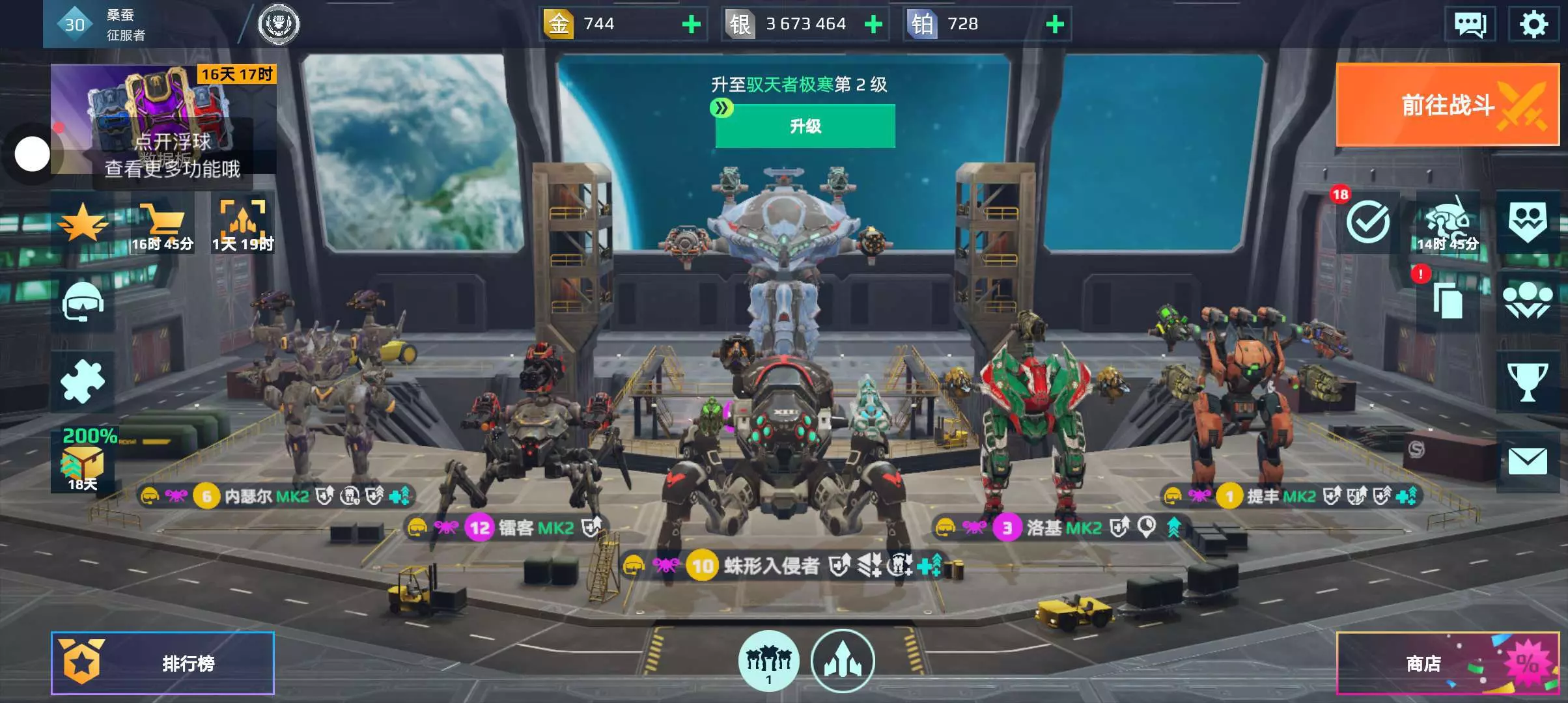Image resolution: width=1568 pixels, height=703 pixels.
Task: Open the daily tasks checkmark icon
Action: pyautogui.click(x=1367, y=223)
